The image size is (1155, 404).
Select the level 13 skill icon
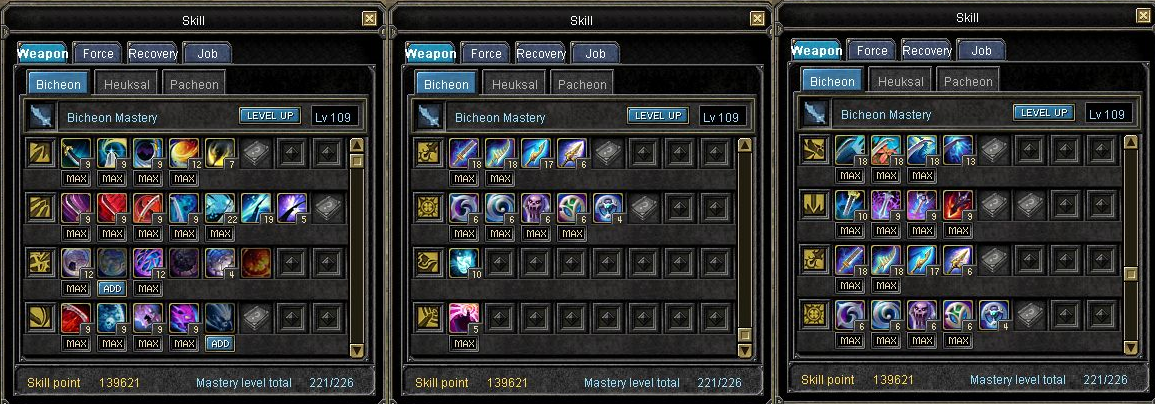958,150
